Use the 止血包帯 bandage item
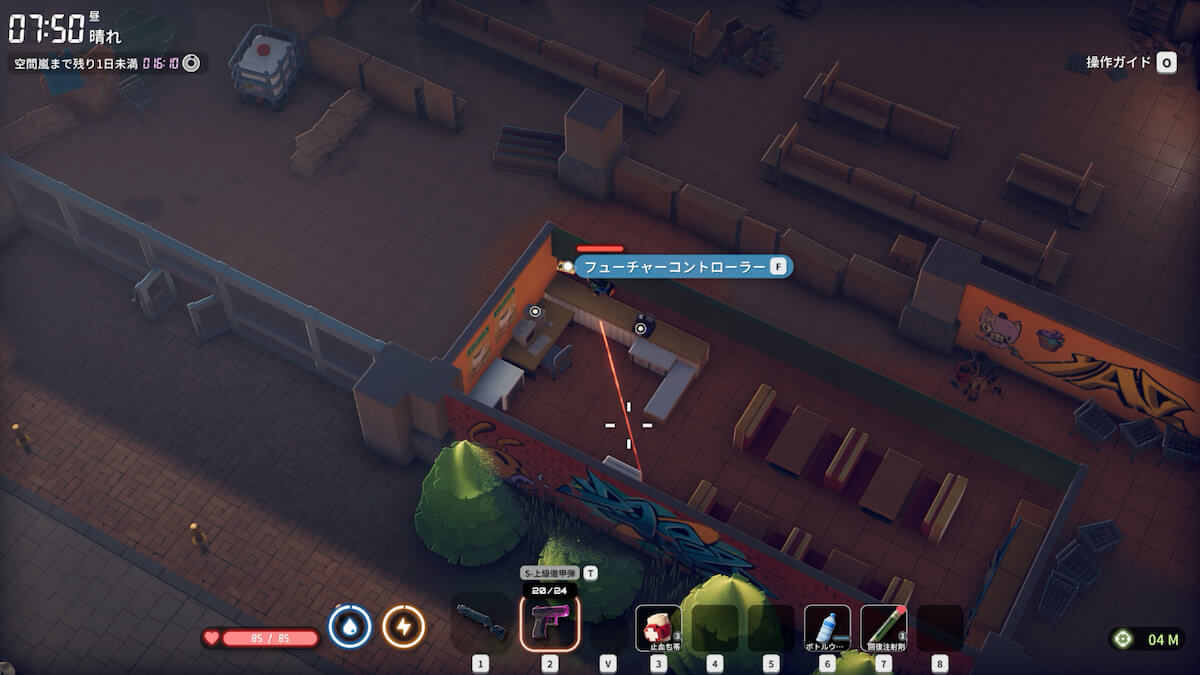 coord(658,628)
